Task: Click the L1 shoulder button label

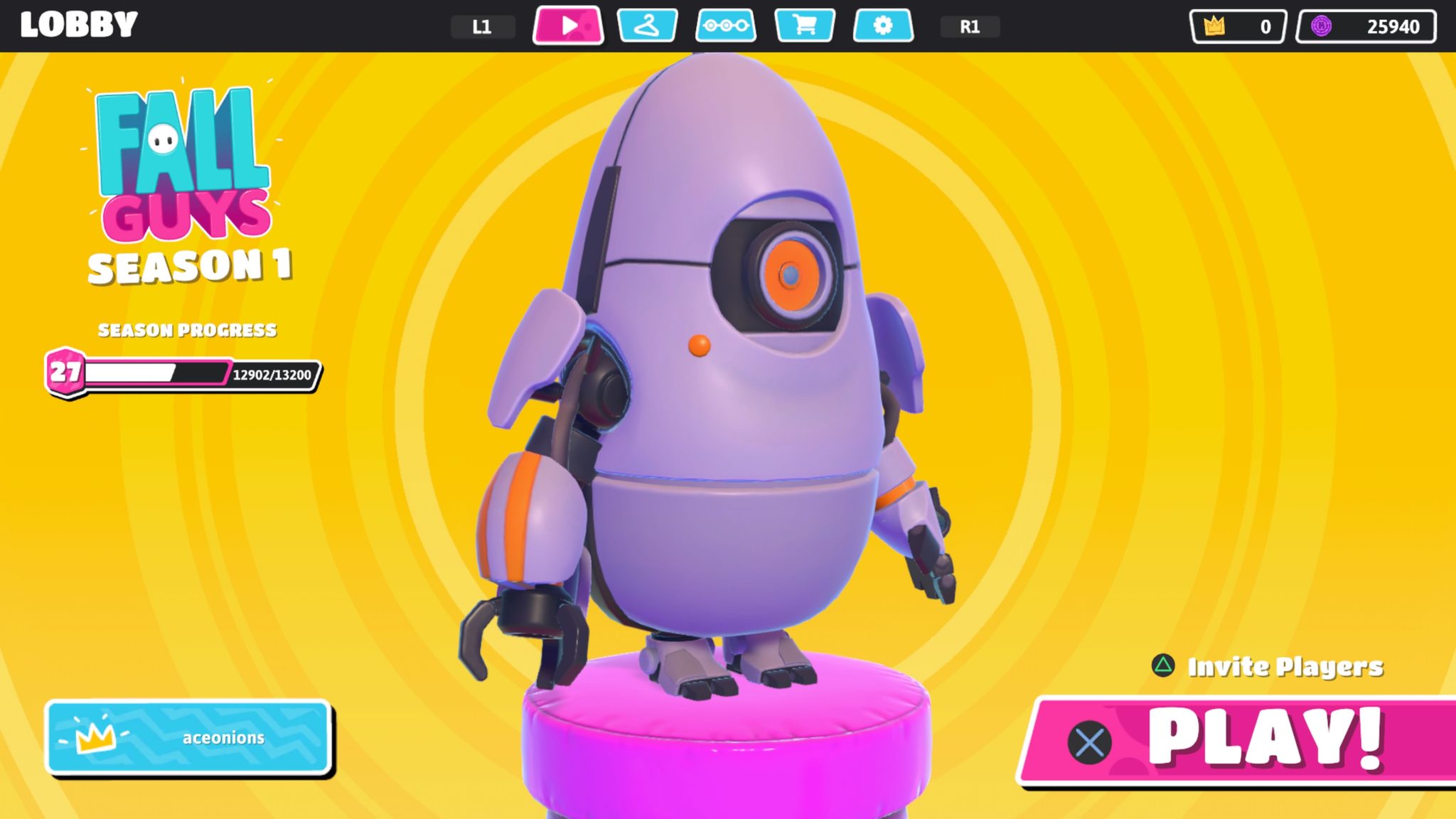Action: 483,26
